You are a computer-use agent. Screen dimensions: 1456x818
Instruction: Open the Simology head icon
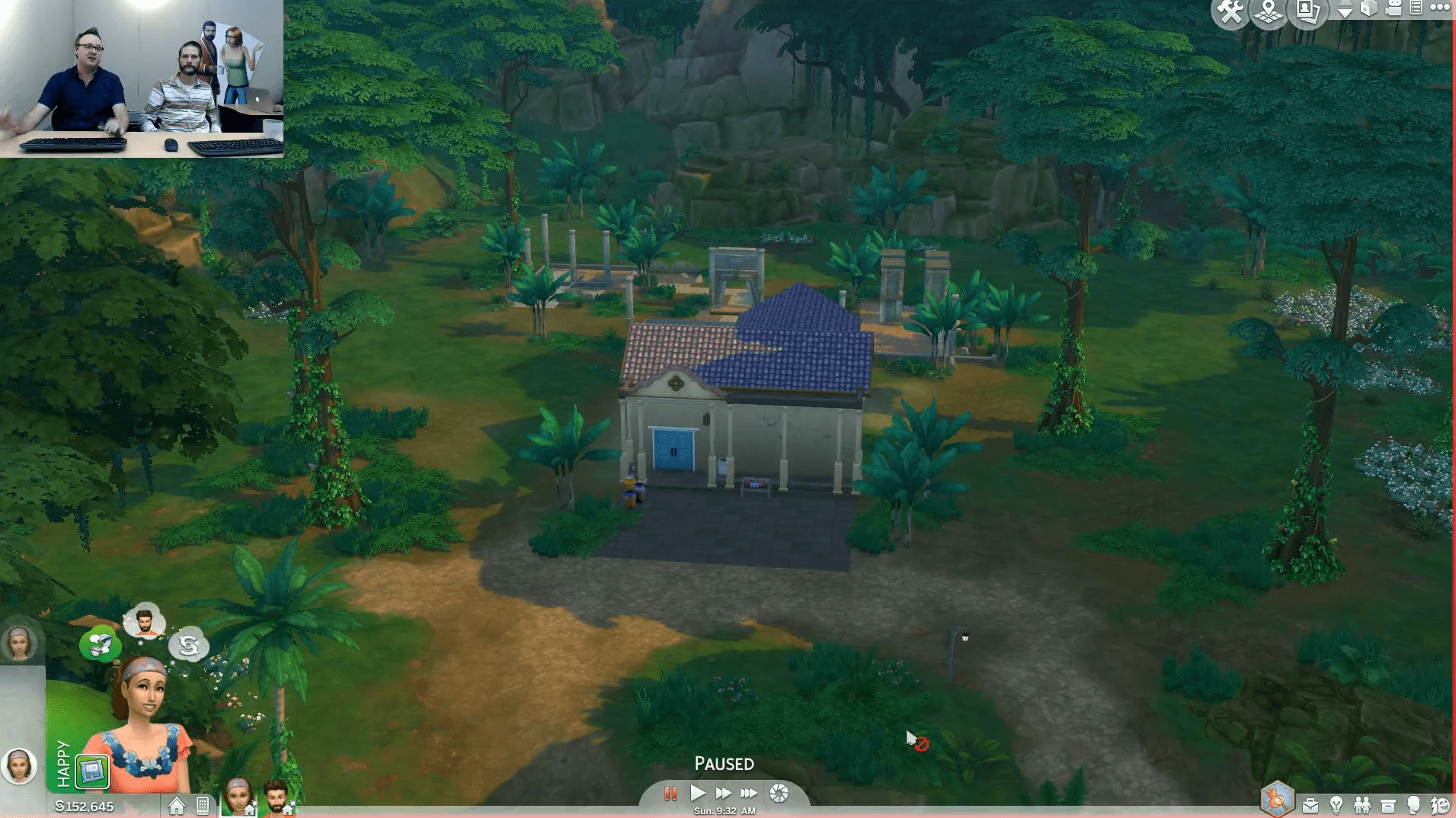(1414, 804)
